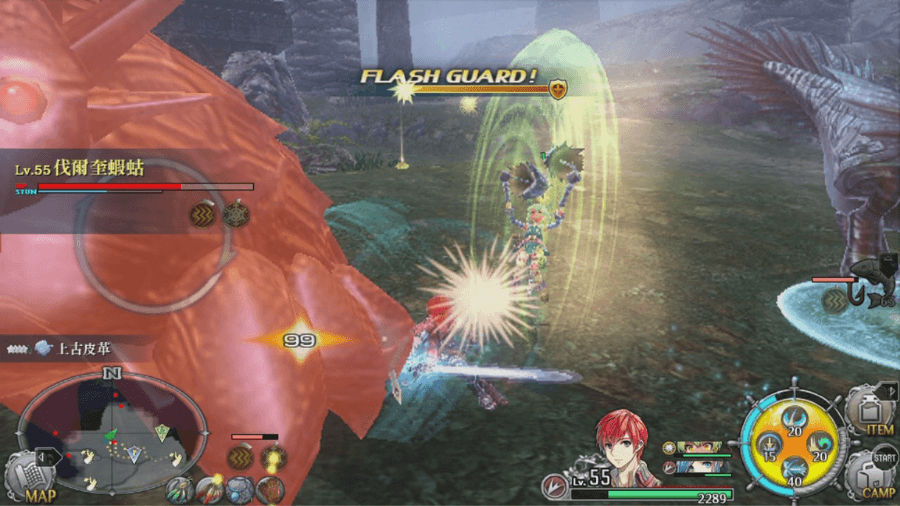Select the red feather accessory icon
Viewport: 900px width, 506px height.
pos(210,490)
